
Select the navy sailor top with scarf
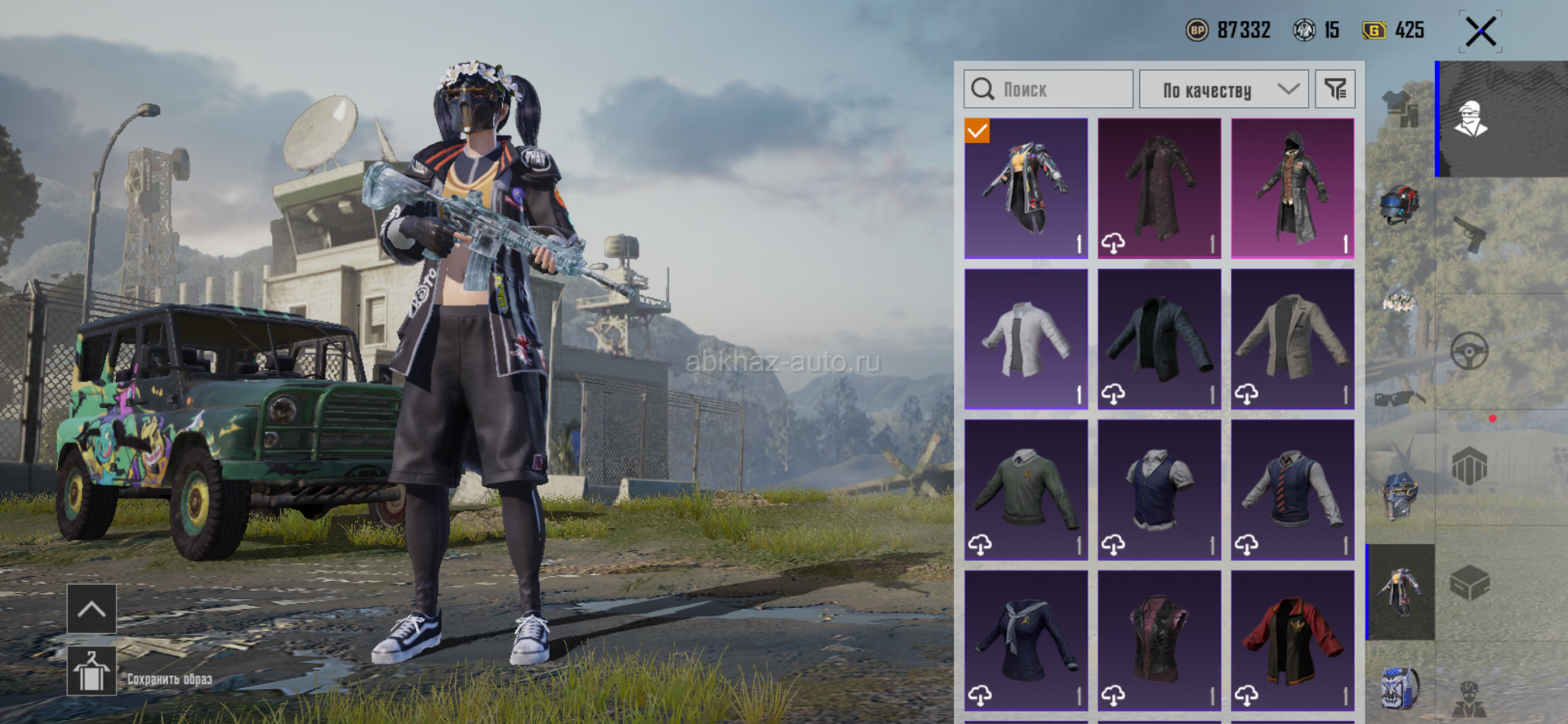coord(1026,641)
